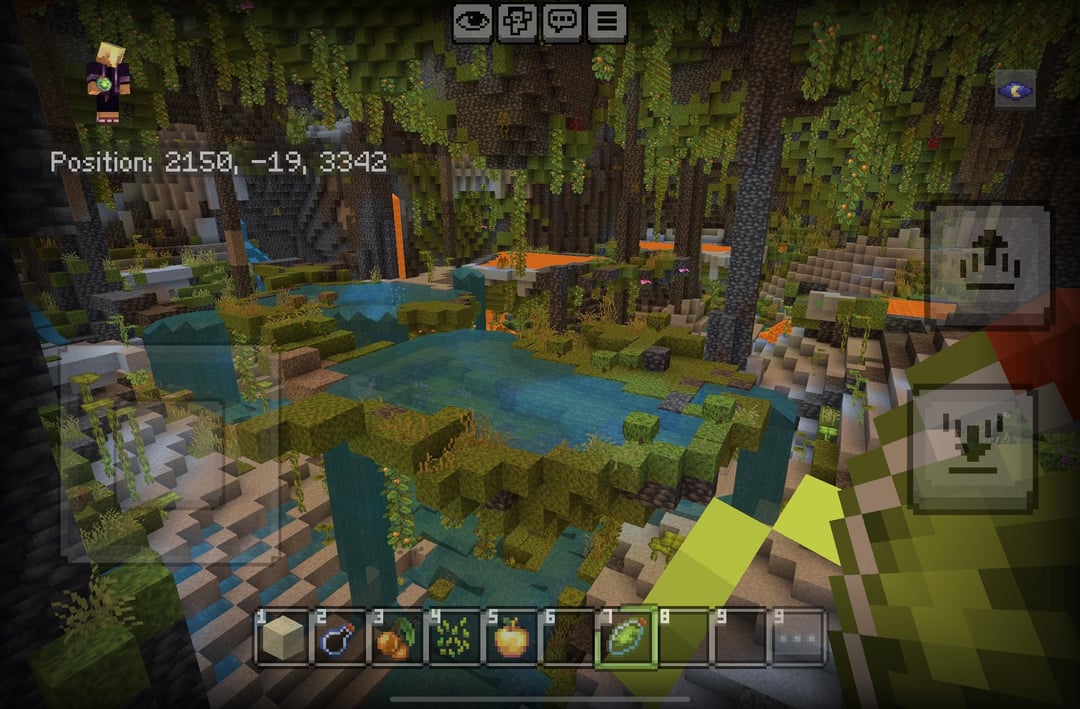The height and width of the screenshot is (709, 1080).
Task: Click the night vision effect icon
Action: click(x=1014, y=90)
